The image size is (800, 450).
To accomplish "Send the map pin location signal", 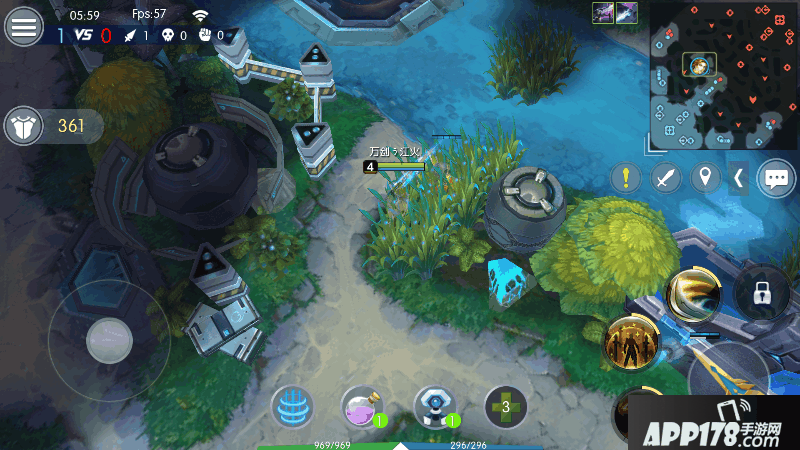I will pyautogui.click(x=707, y=178).
